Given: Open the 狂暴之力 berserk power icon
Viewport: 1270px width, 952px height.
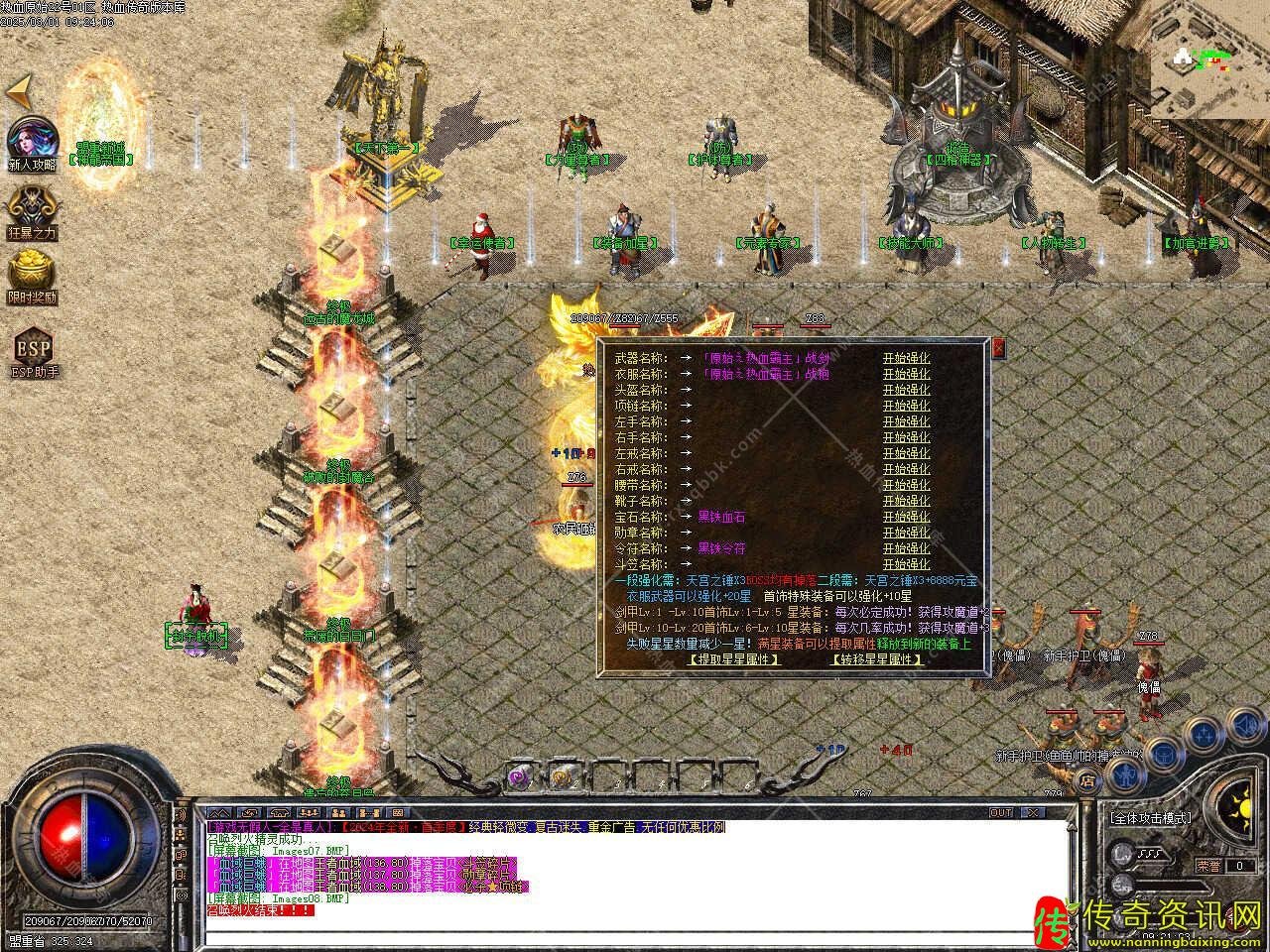Looking at the screenshot, I should pyautogui.click(x=32, y=211).
